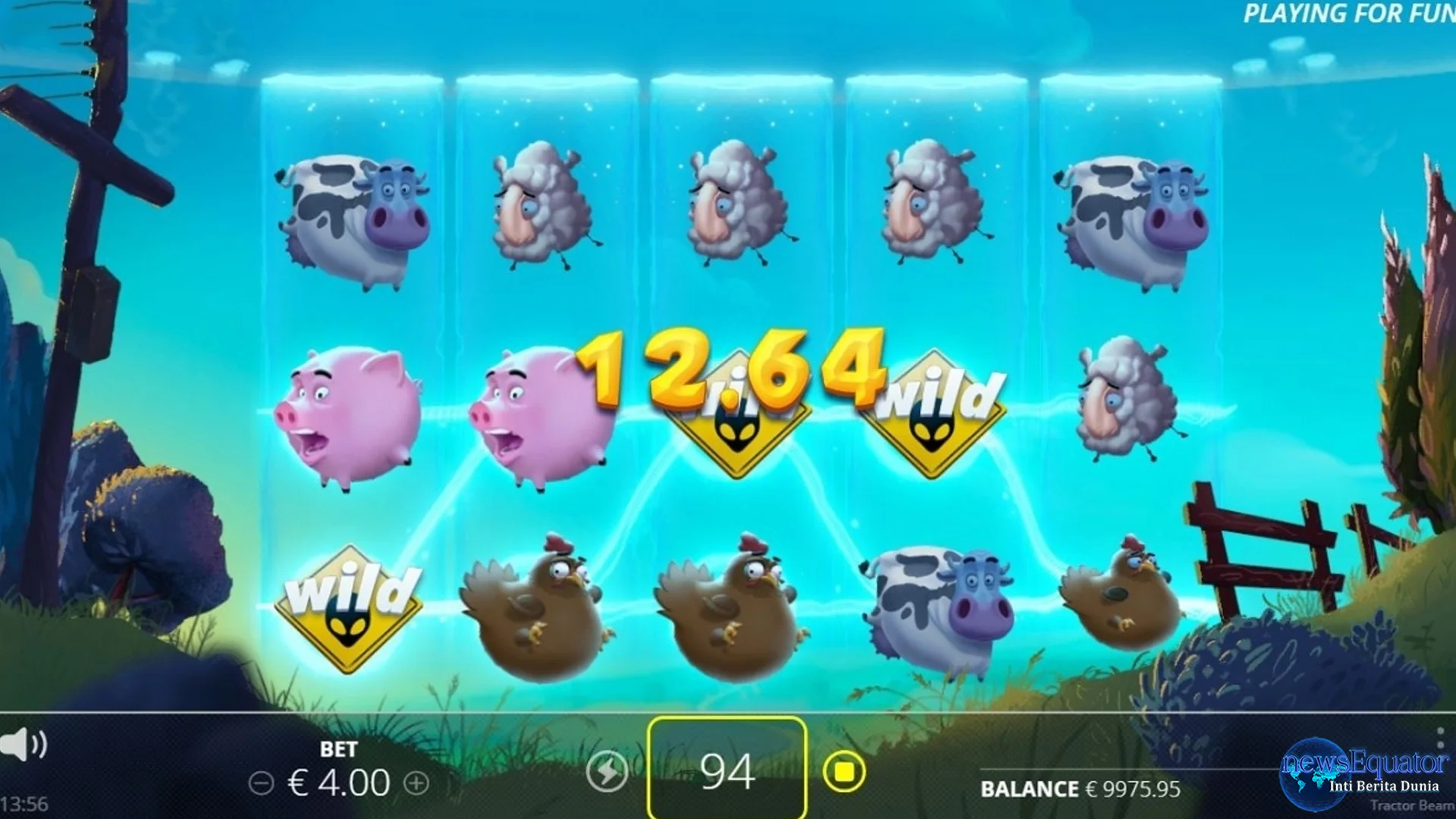Toggle the sound speaker icon
Viewport: 1456px width, 819px height.
point(23,744)
